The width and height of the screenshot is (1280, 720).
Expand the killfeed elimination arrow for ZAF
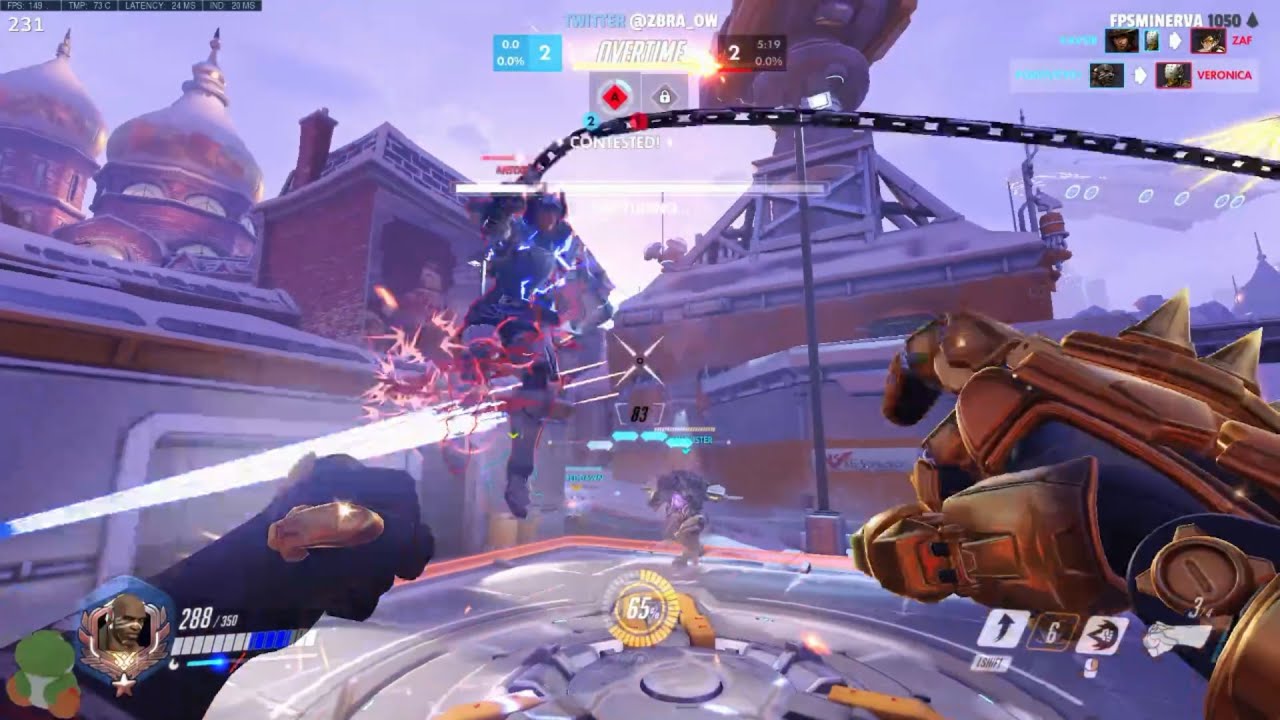click(x=1176, y=41)
